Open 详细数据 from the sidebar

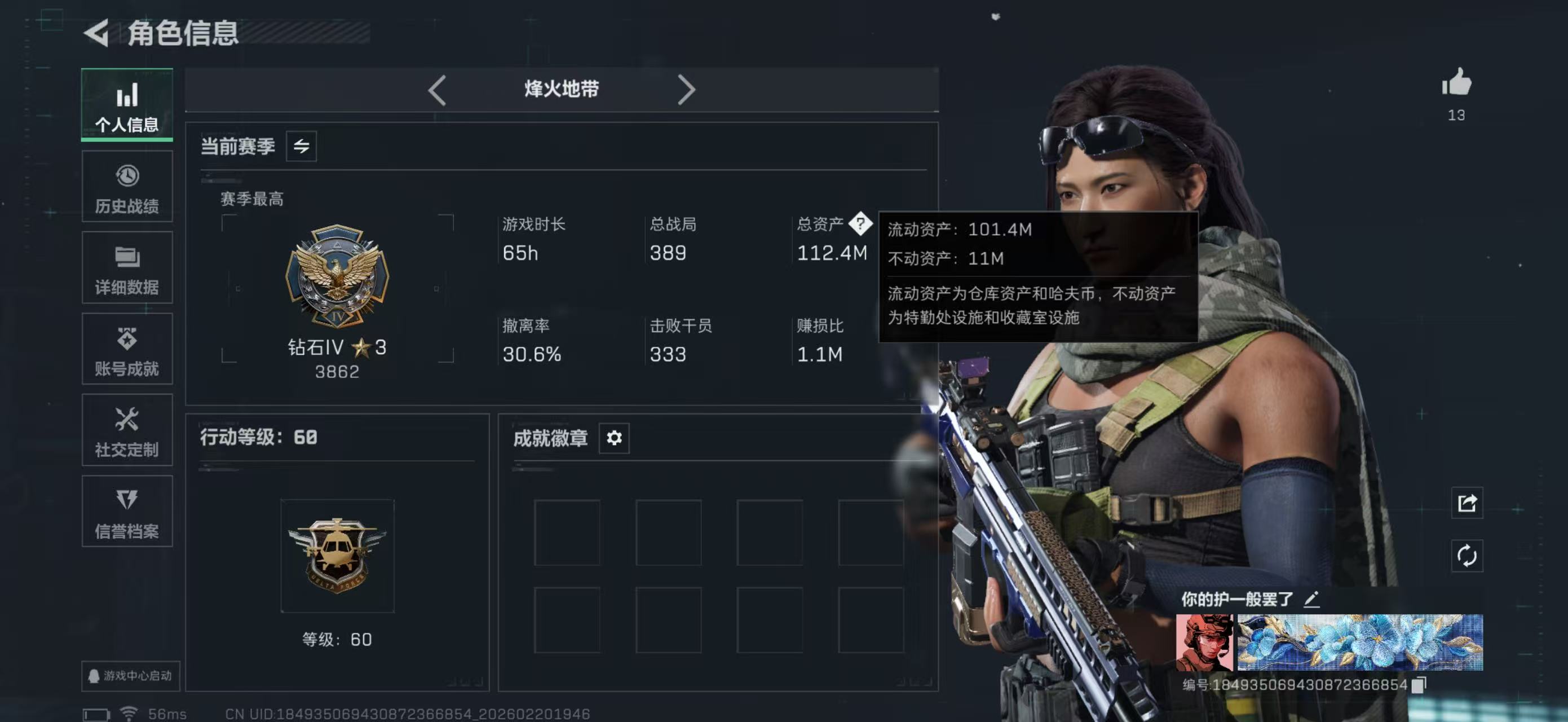point(127,268)
